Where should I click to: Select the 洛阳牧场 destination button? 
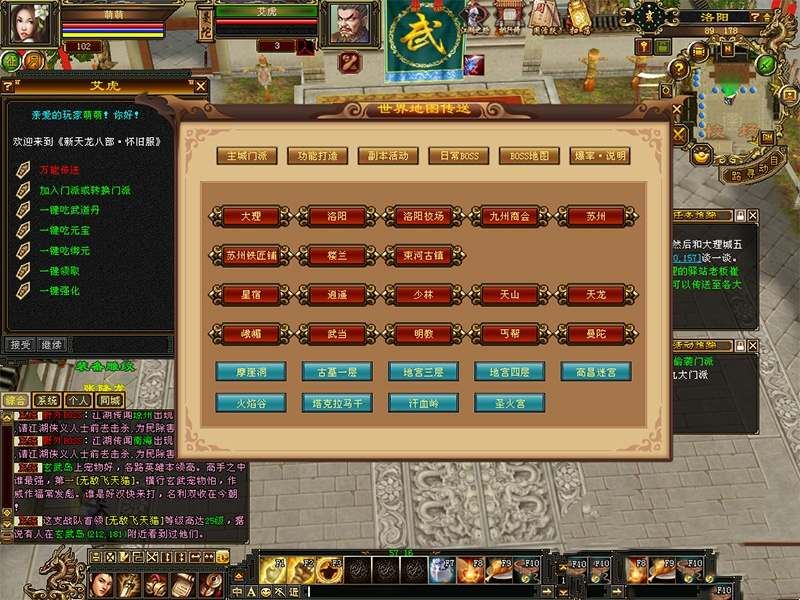(x=423, y=216)
